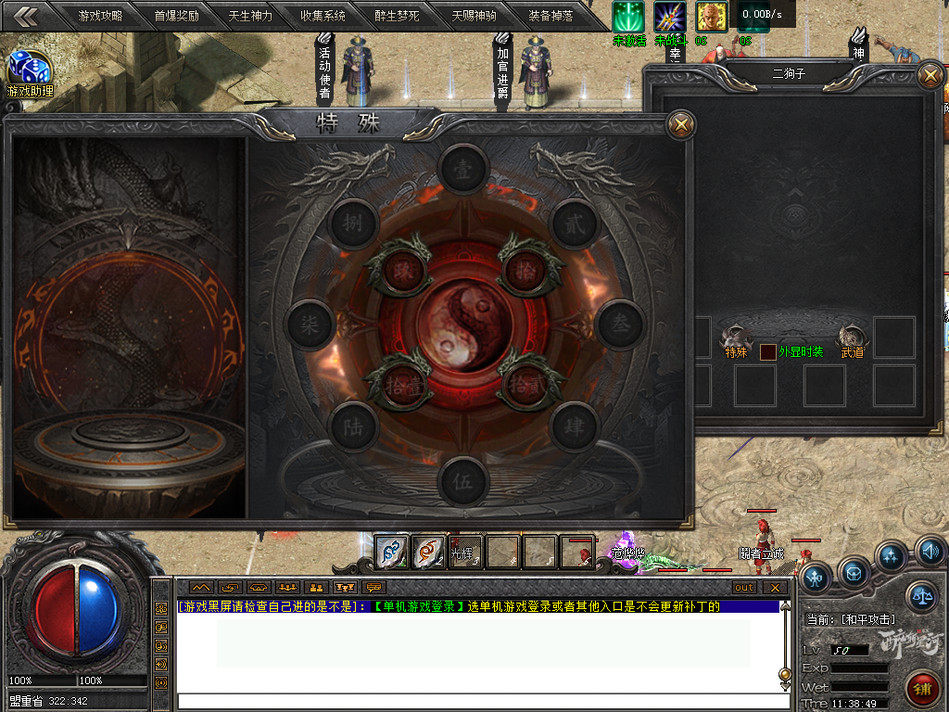Open the 武道 equipment section
The image size is (949, 712).
pos(853,342)
